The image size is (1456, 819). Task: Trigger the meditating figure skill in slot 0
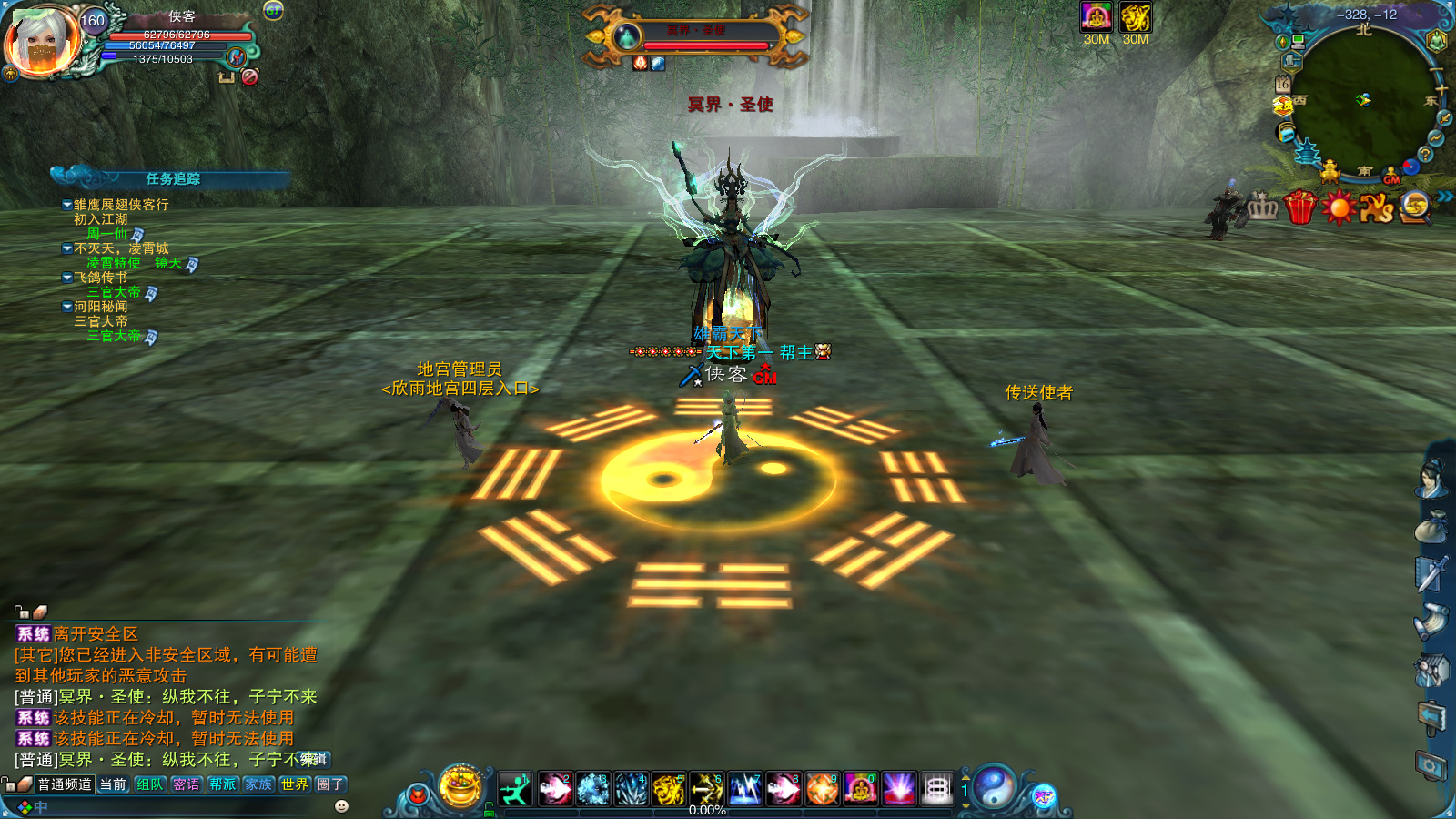point(860,789)
